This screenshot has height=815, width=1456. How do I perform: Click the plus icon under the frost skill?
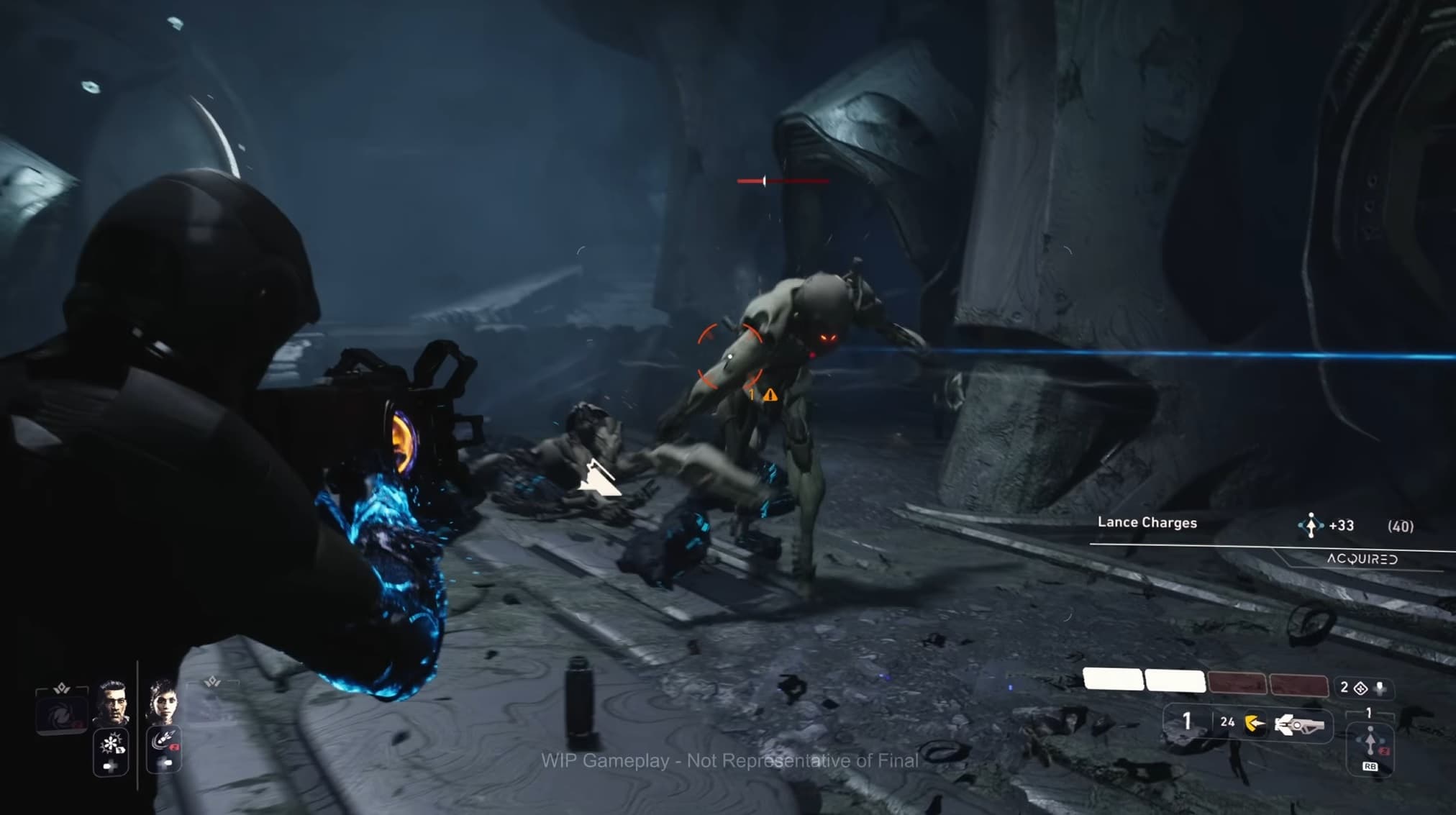pyautogui.click(x=111, y=765)
